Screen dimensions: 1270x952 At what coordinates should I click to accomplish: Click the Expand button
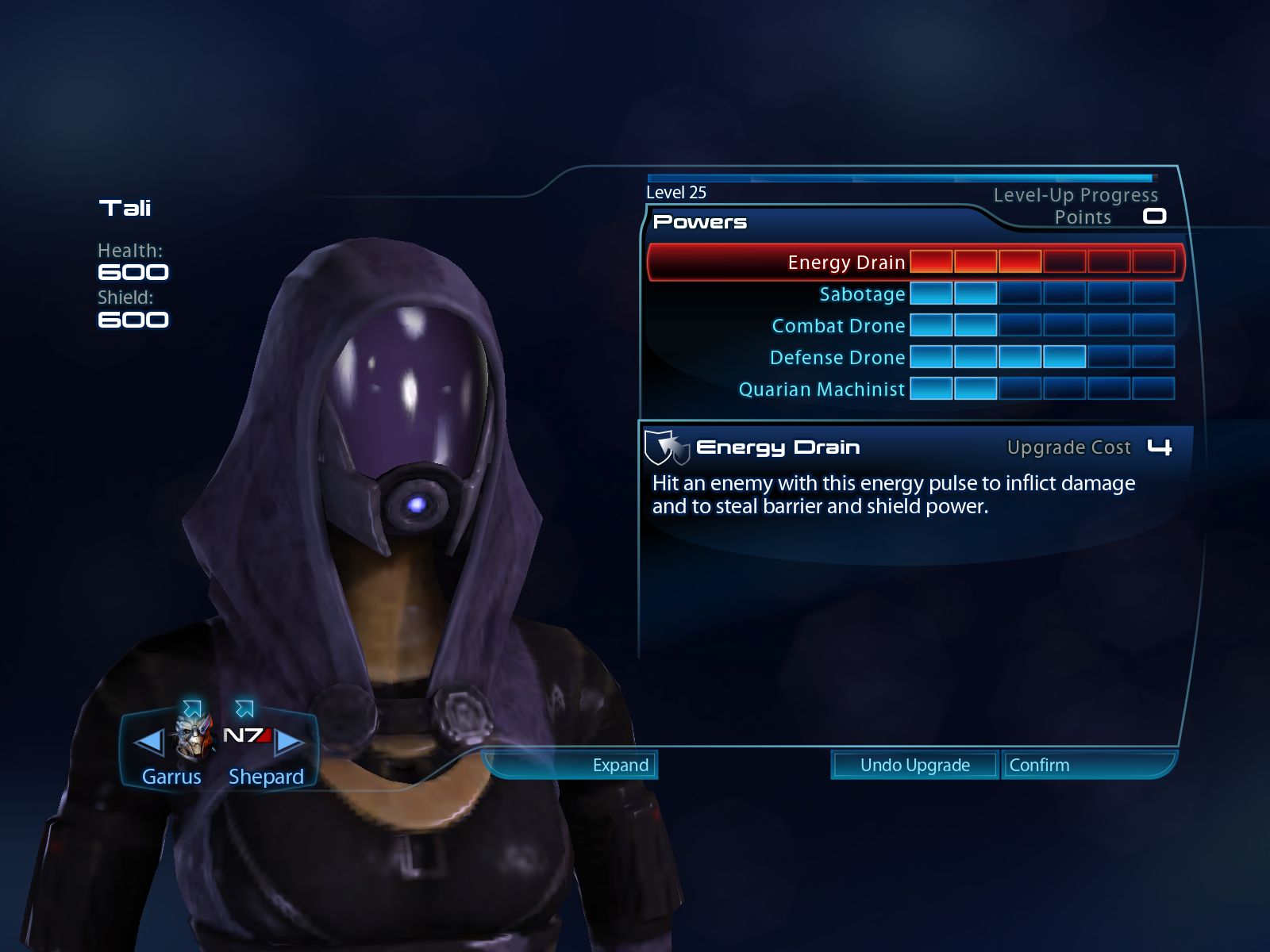[x=620, y=766]
